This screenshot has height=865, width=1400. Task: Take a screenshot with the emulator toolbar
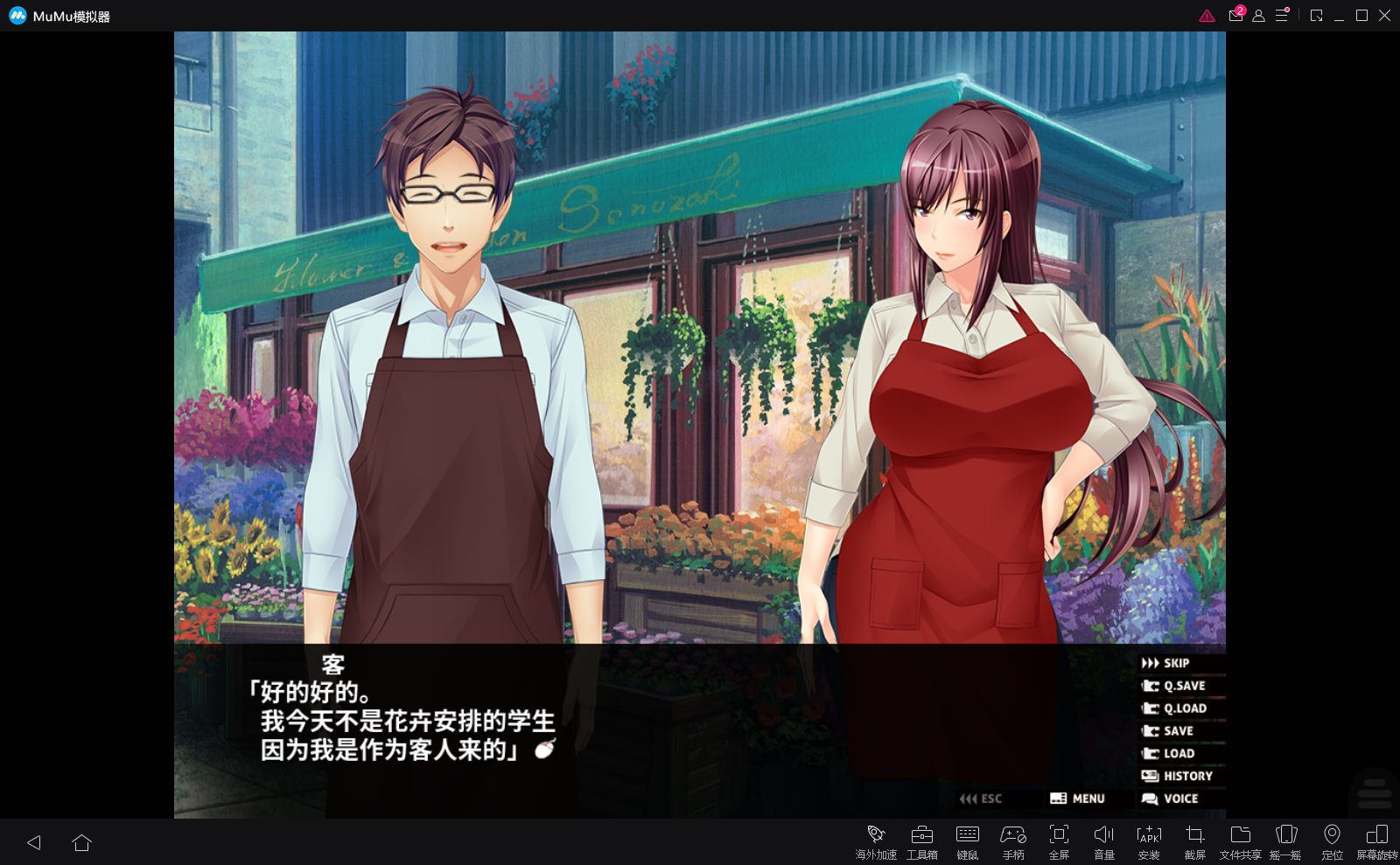[1194, 841]
